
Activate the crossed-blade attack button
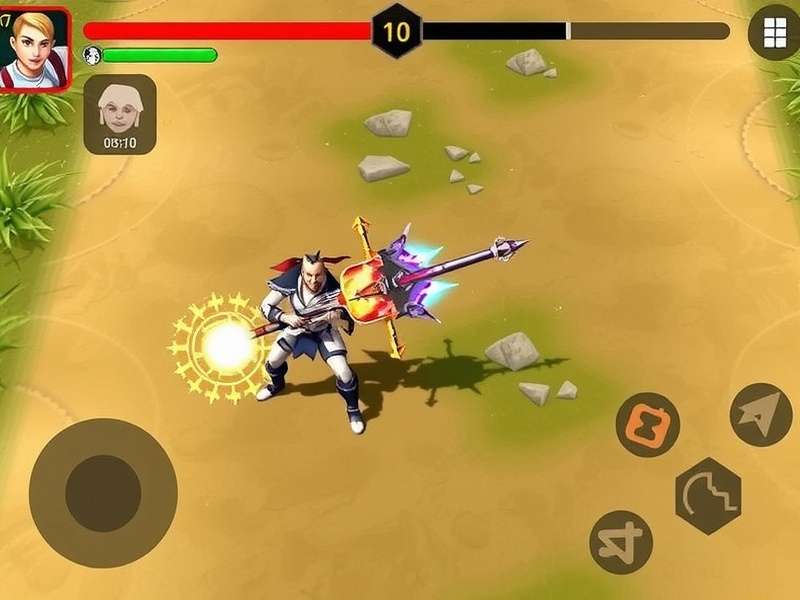point(621,542)
